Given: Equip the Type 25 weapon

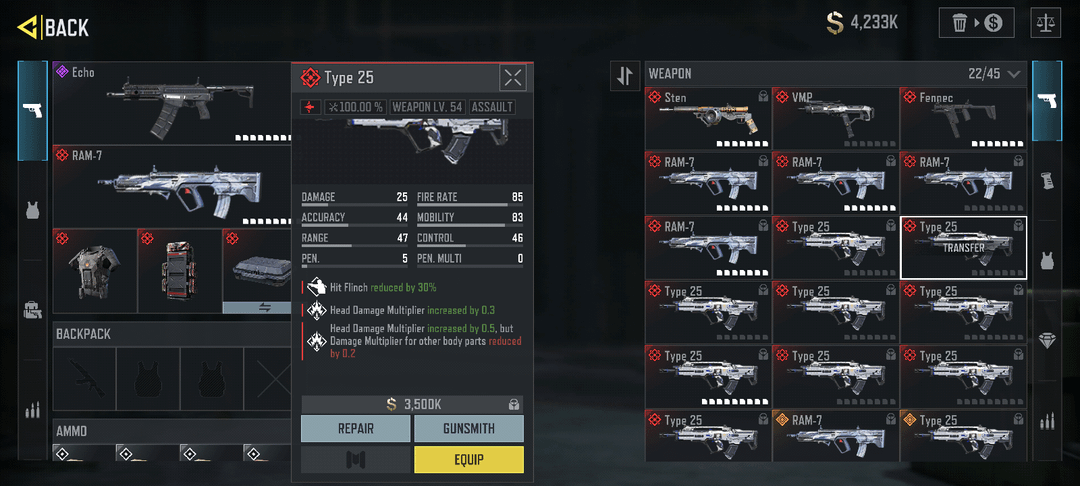Looking at the screenshot, I should tap(468, 459).
